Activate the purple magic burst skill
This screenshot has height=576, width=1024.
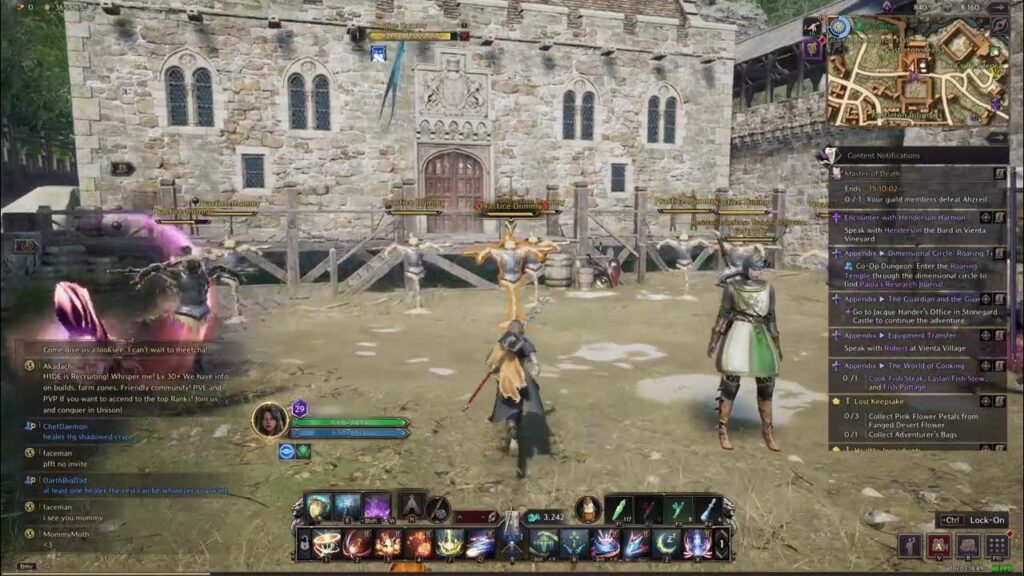(377, 507)
